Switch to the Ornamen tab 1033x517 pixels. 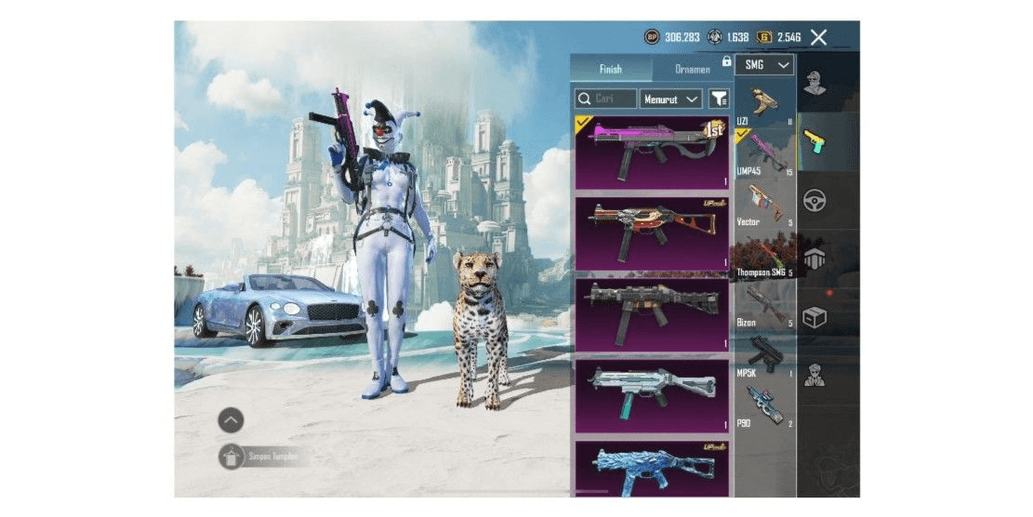692,69
